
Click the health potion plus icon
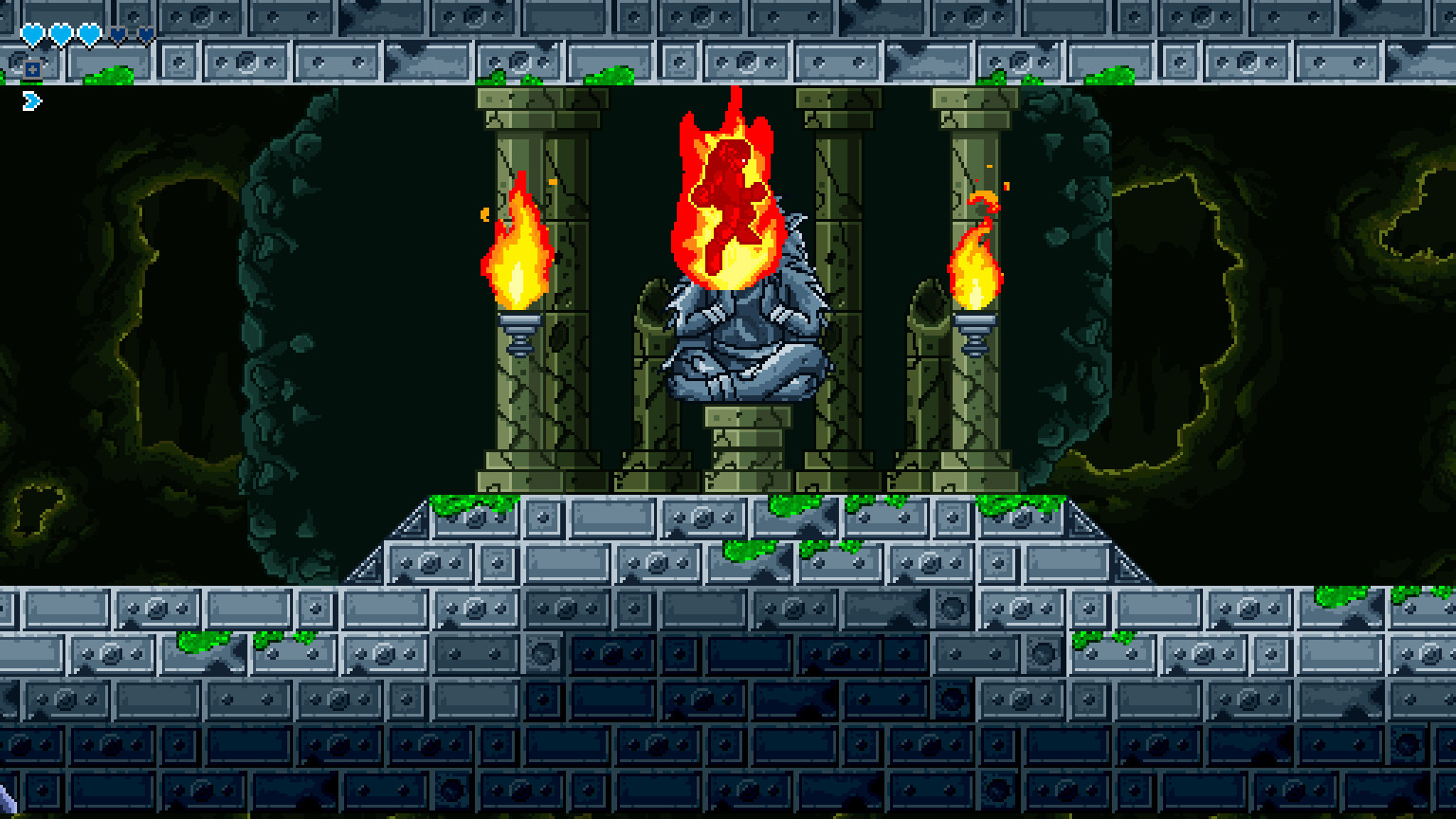32,70
